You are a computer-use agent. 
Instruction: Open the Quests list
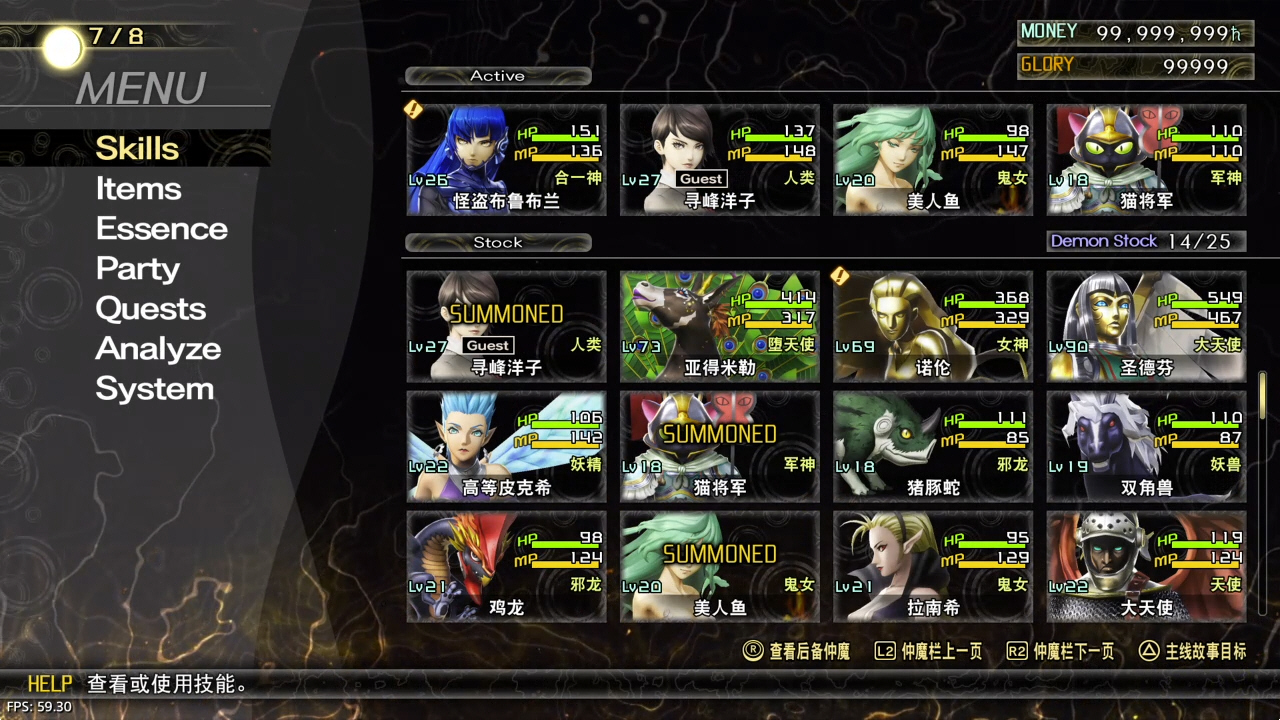[150, 309]
